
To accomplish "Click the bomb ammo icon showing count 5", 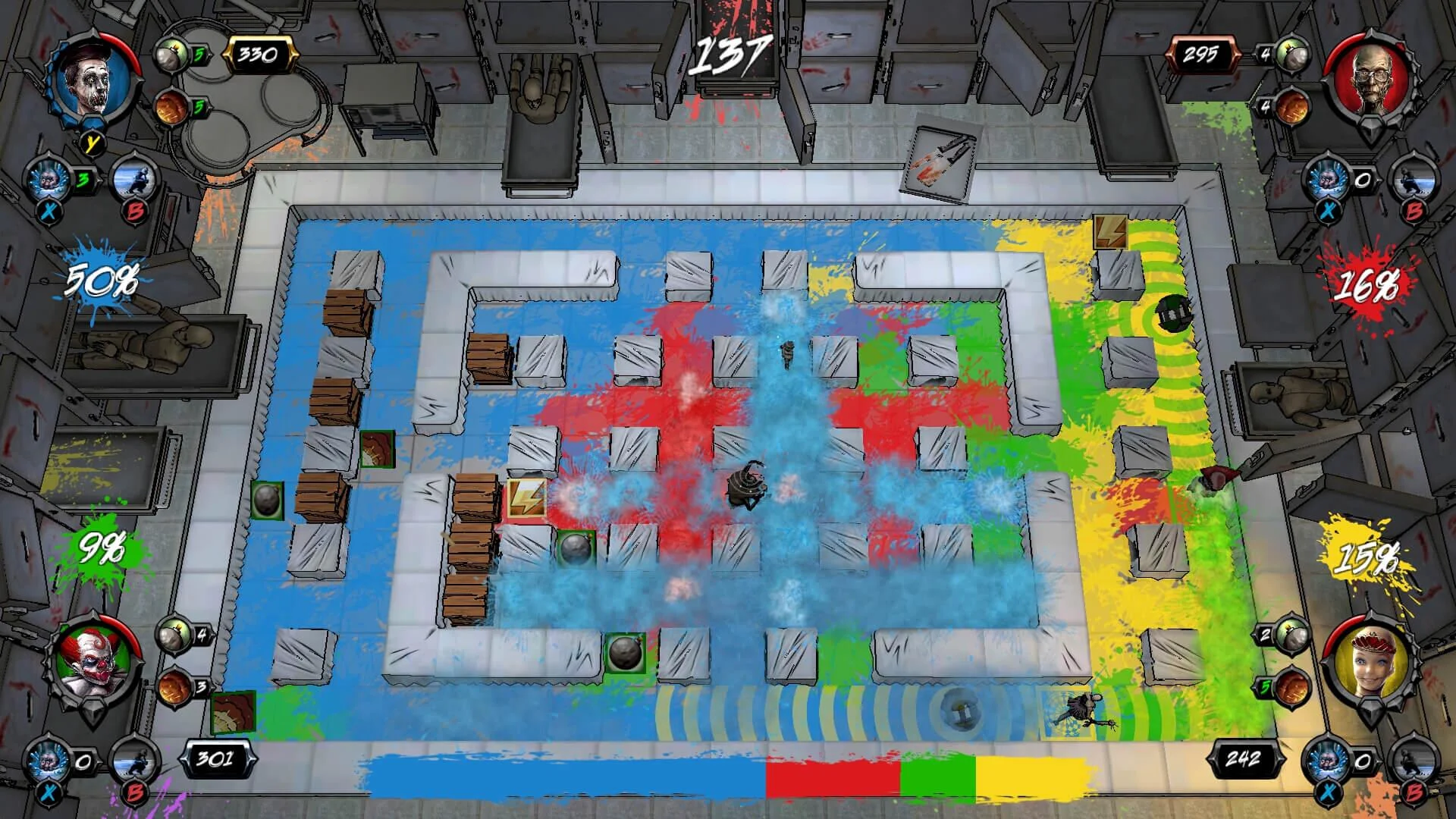I will pos(171,55).
